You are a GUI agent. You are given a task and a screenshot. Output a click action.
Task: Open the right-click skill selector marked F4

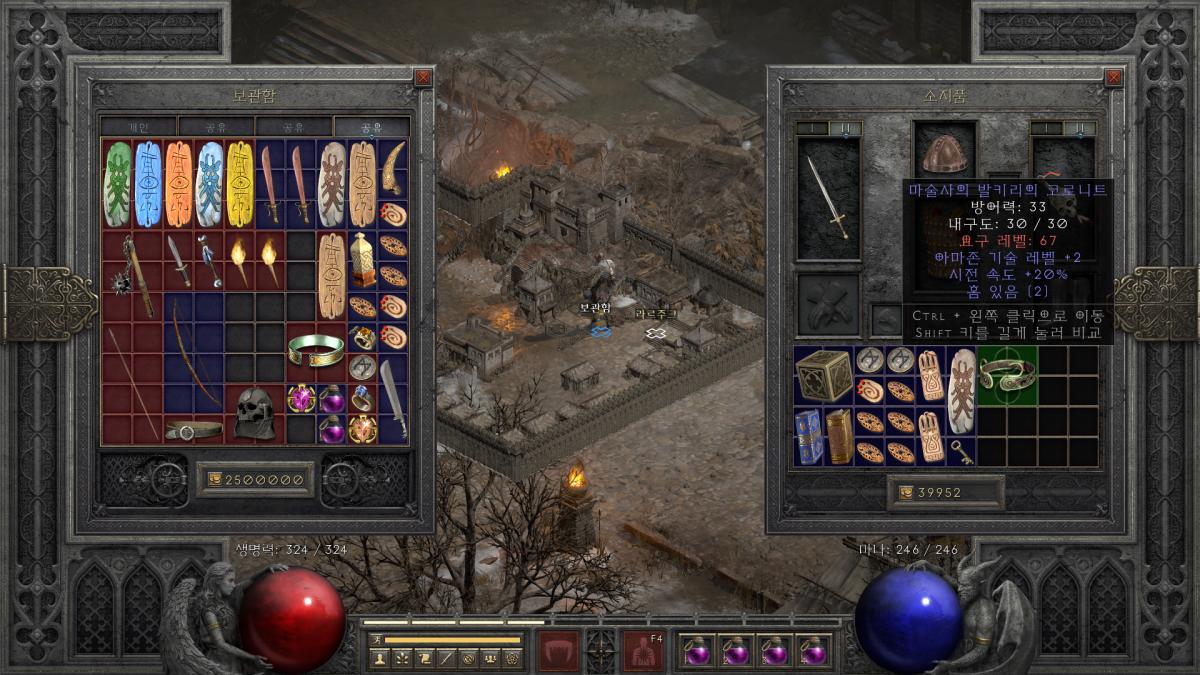tap(641, 650)
